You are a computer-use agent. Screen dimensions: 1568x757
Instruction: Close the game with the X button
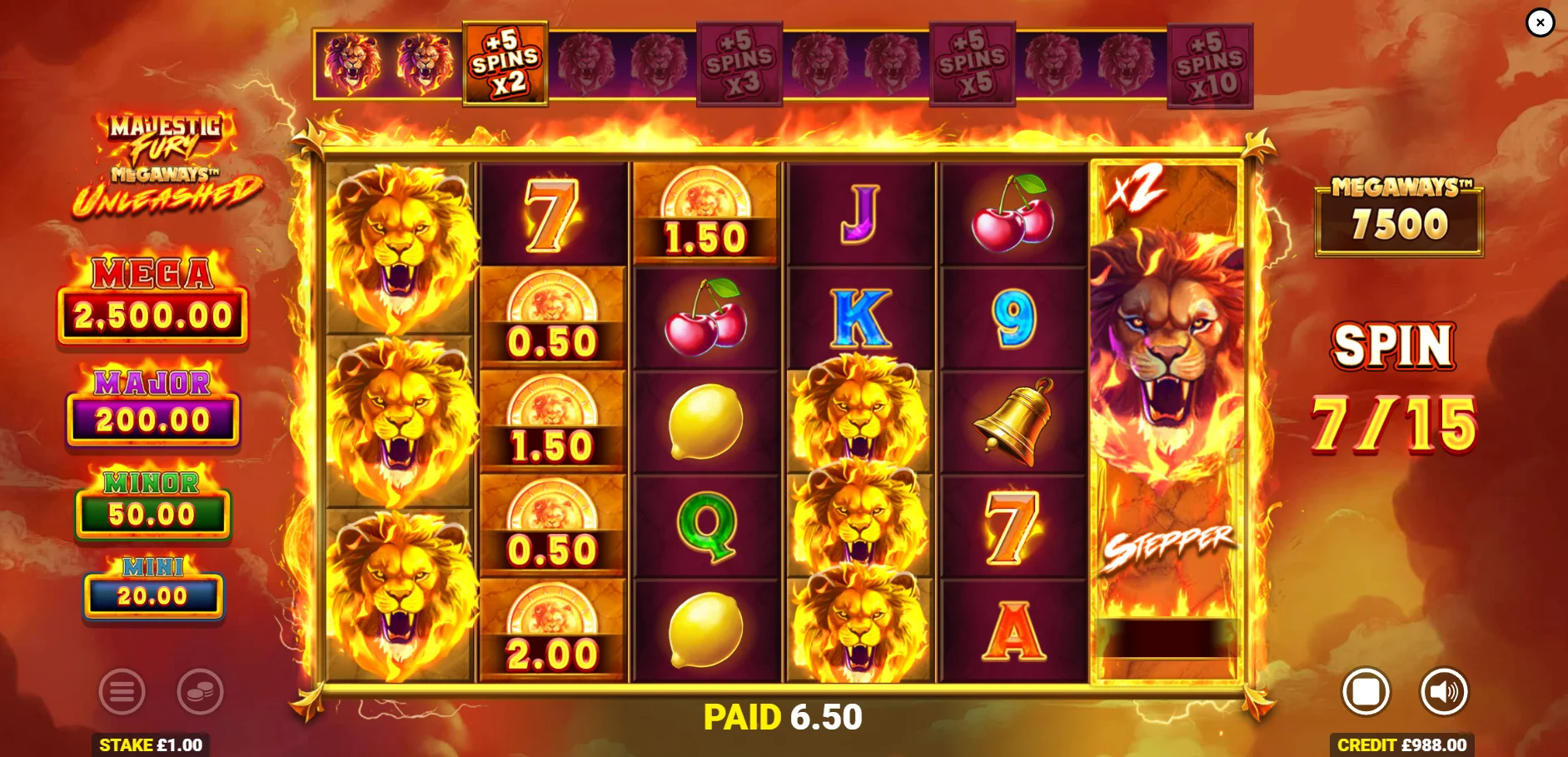[1540, 22]
